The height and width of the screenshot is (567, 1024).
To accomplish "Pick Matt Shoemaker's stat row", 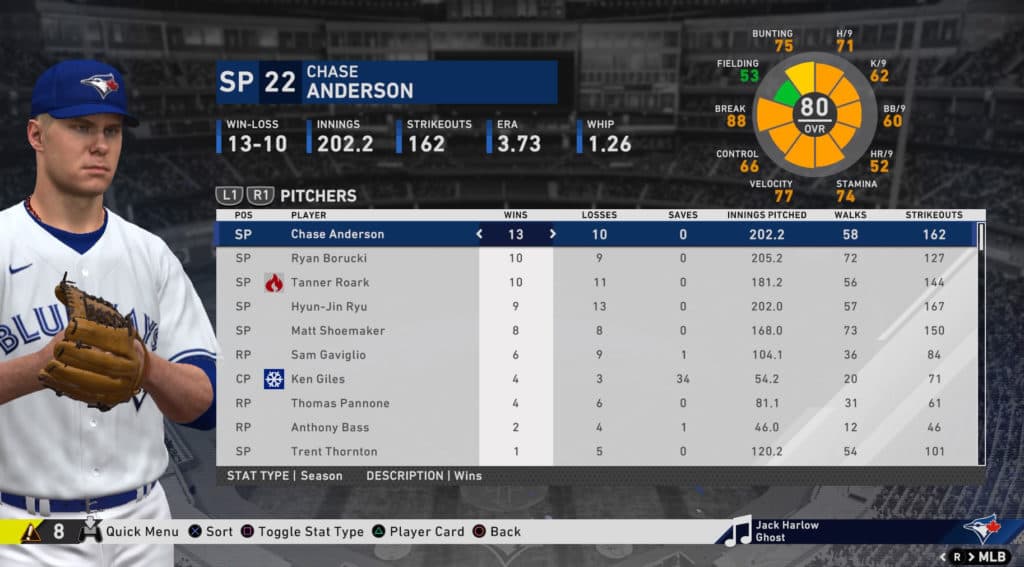I will [x=337, y=331].
